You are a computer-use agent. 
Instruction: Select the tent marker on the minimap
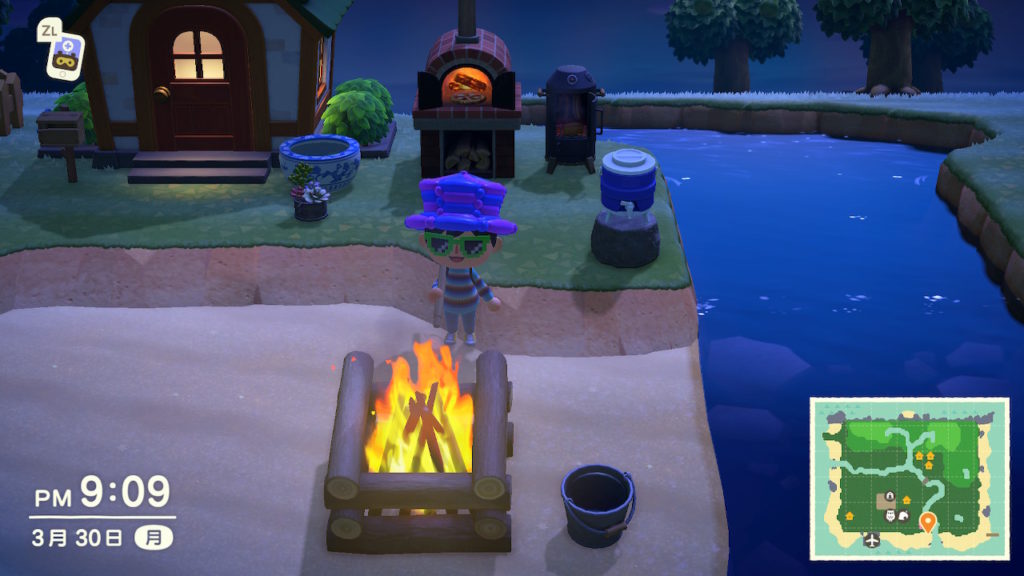coord(904,516)
